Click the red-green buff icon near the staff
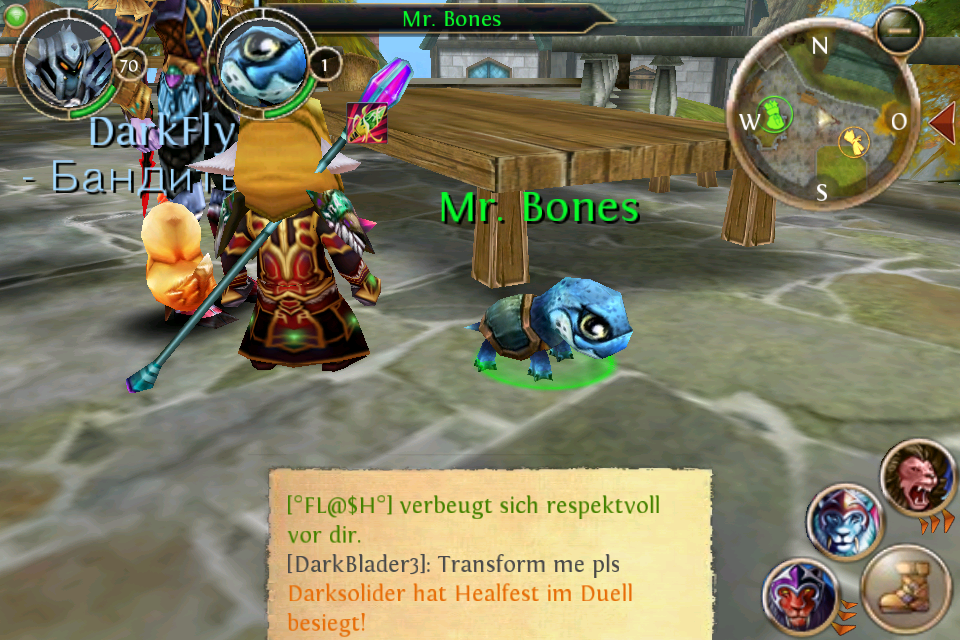 click(366, 122)
